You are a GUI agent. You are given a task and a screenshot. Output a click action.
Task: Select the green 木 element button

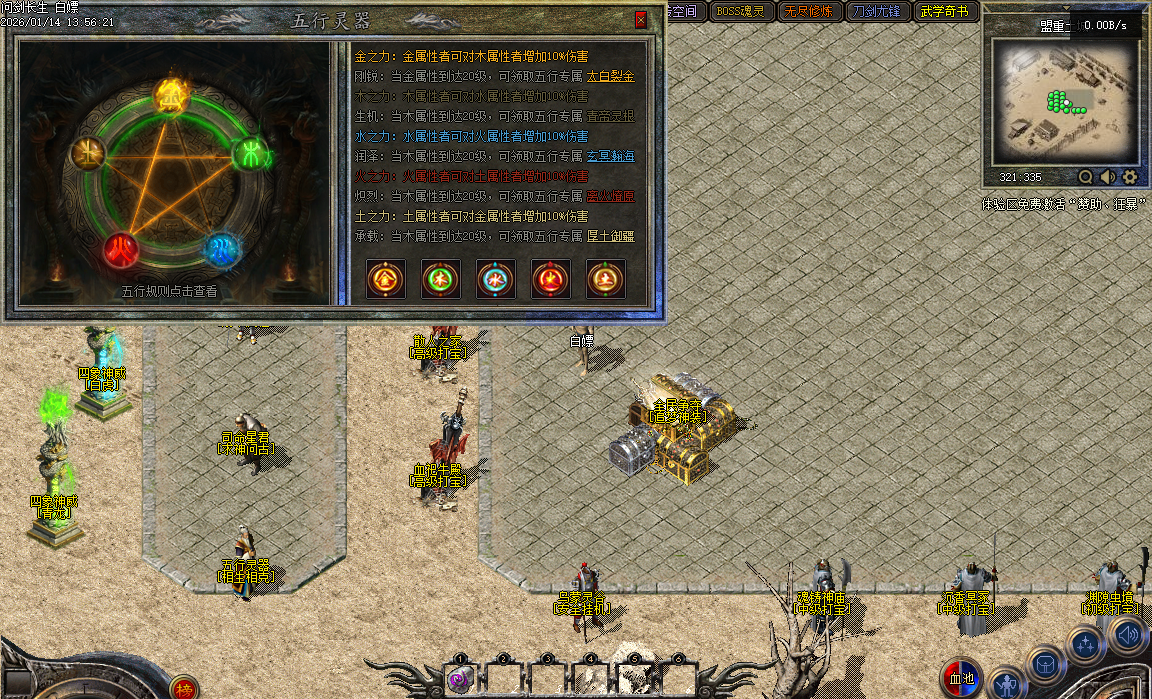click(x=441, y=279)
